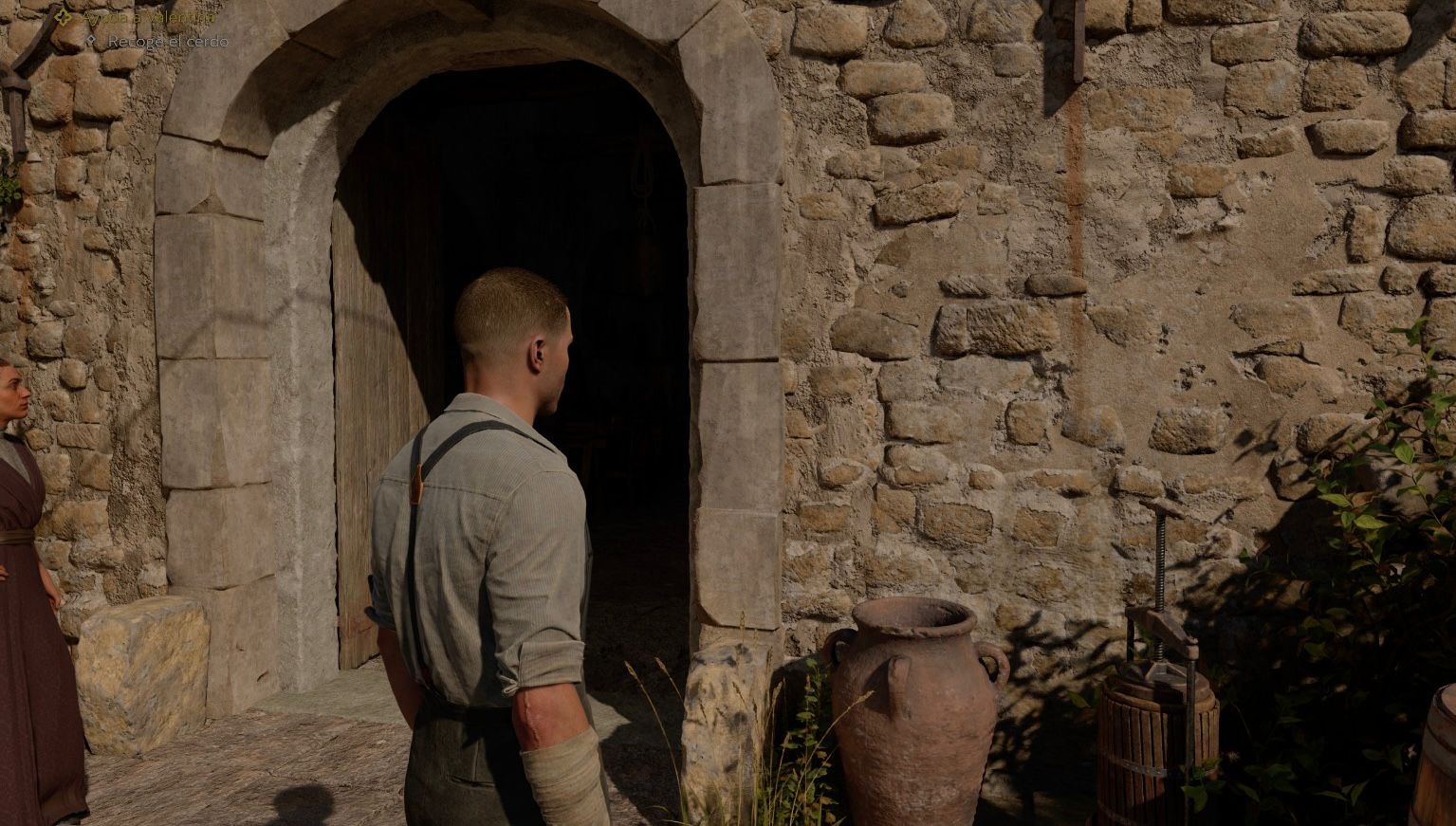
Task: Select the 'Ayuda a Valentina' quest title
Action: pyautogui.click(x=147, y=17)
